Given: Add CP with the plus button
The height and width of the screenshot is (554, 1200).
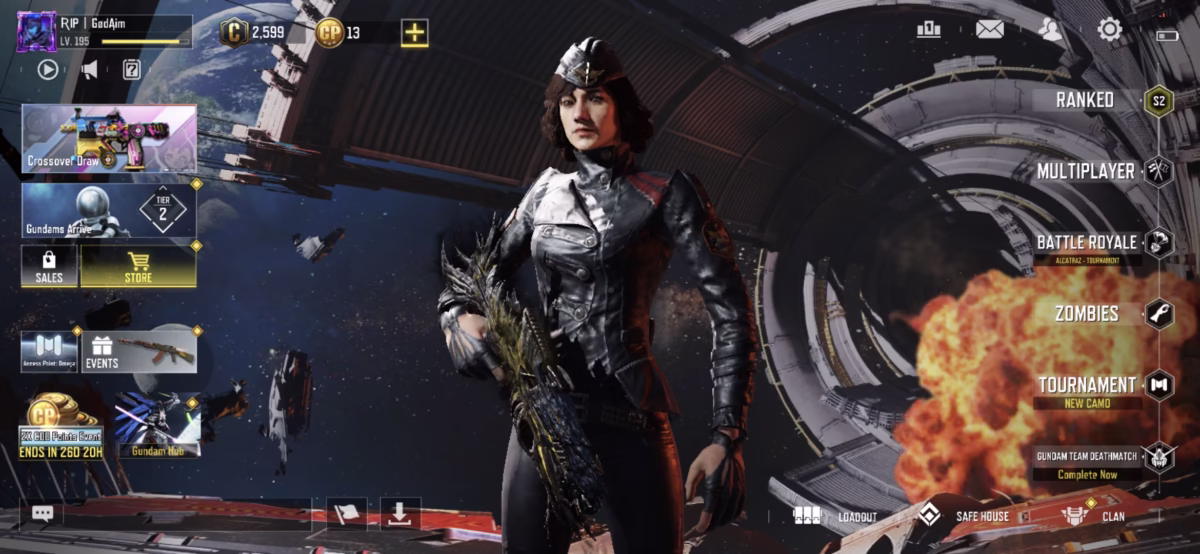Looking at the screenshot, I should 414,33.
